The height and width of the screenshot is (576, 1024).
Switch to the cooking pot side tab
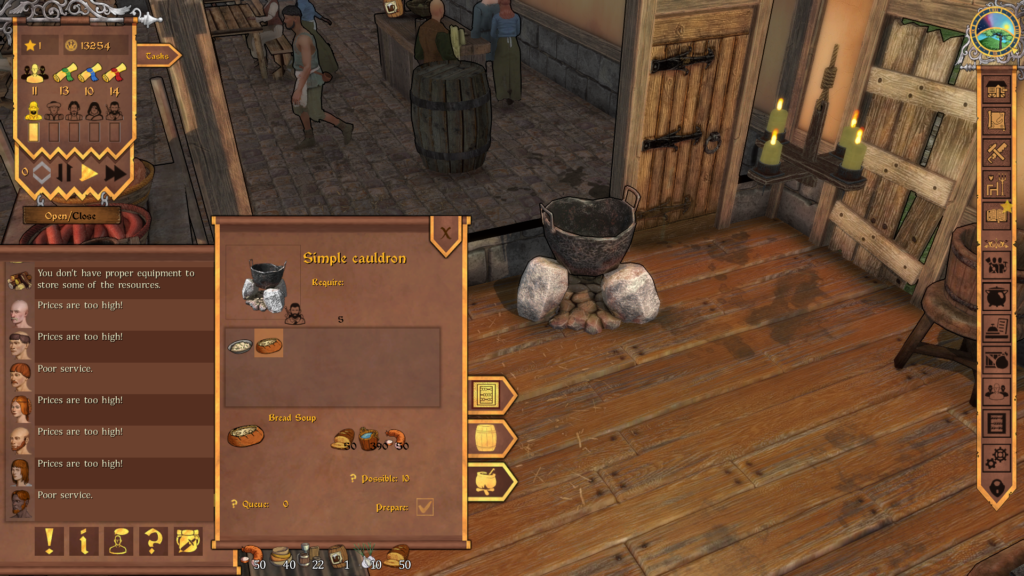(488, 481)
